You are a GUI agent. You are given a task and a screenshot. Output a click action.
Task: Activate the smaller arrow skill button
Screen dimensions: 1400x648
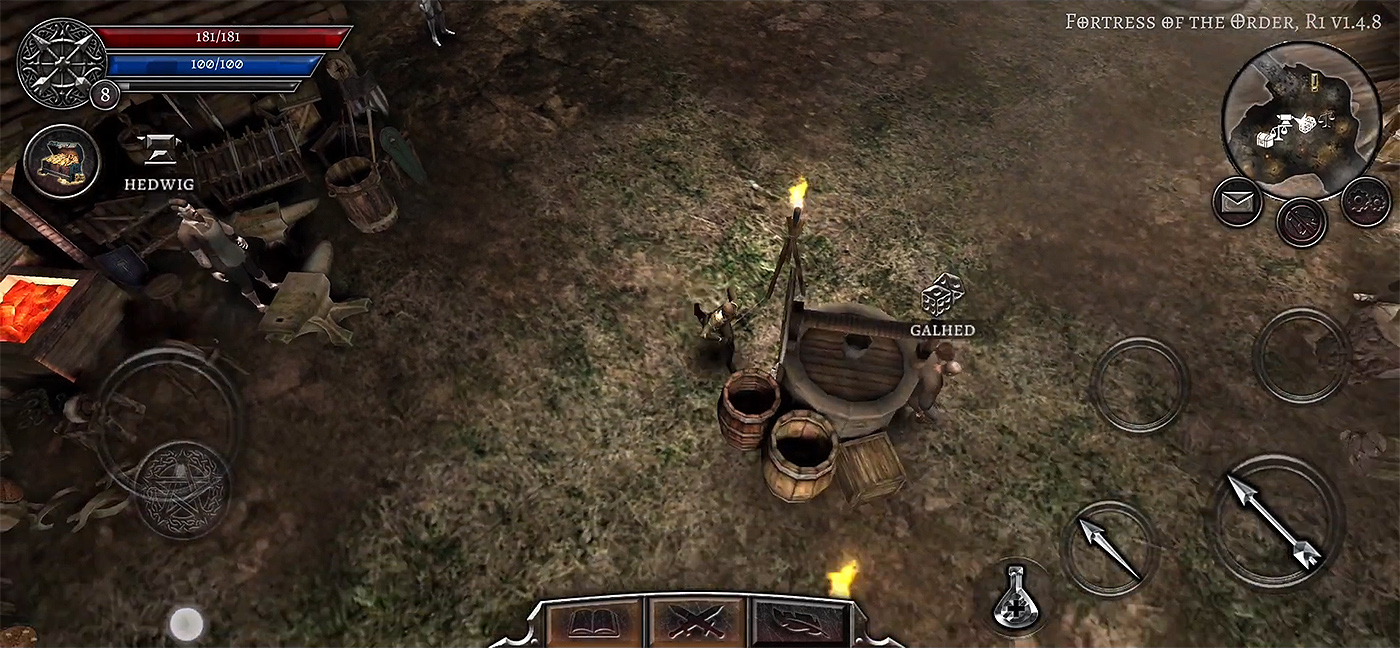1110,548
